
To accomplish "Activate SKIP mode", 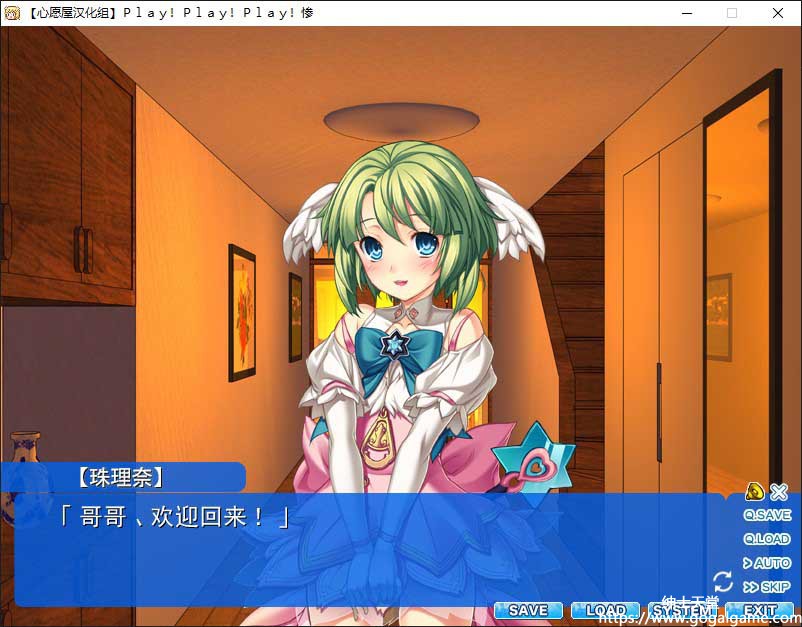I will (767, 588).
